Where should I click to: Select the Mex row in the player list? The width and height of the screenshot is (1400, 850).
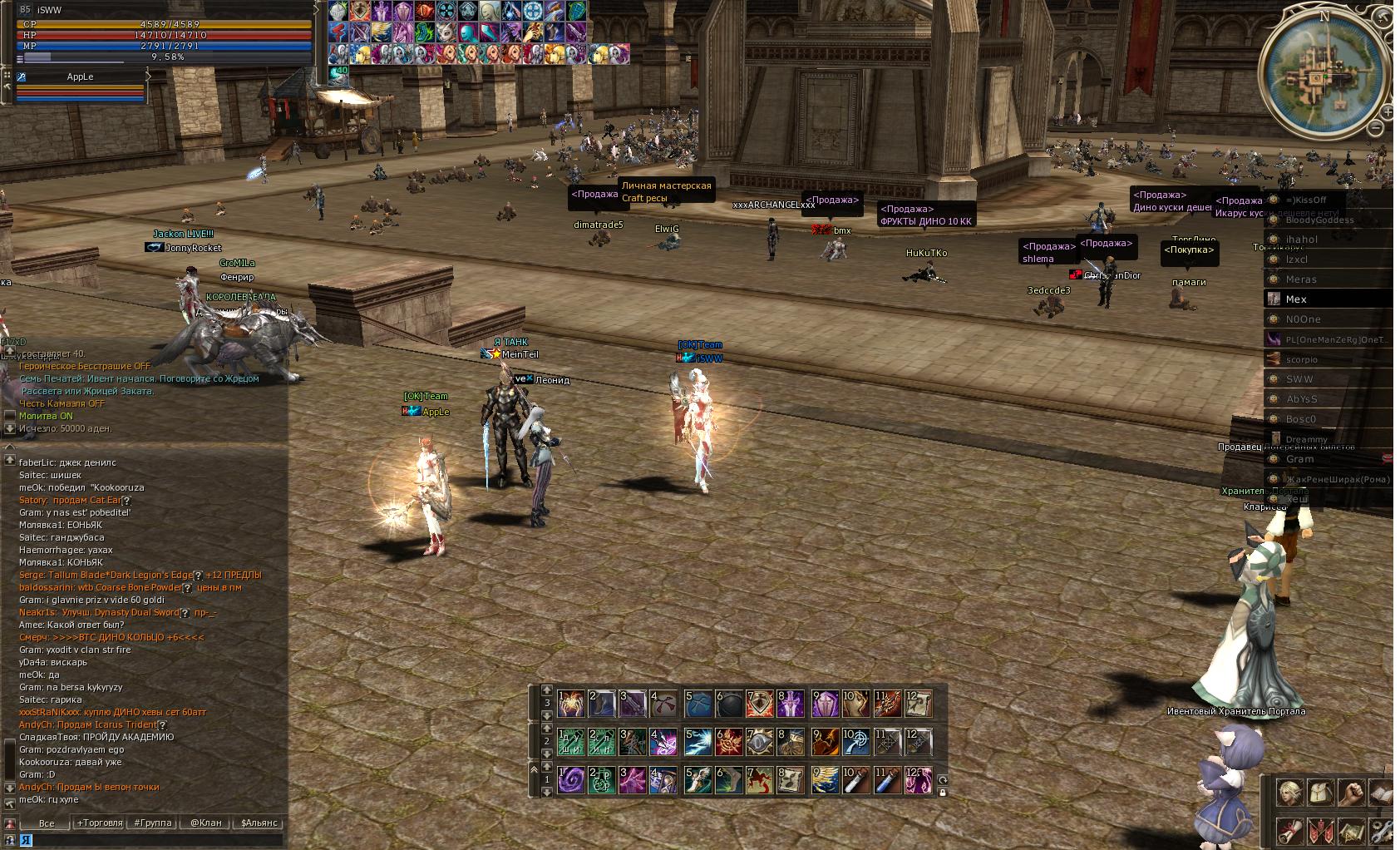coord(1329,299)
